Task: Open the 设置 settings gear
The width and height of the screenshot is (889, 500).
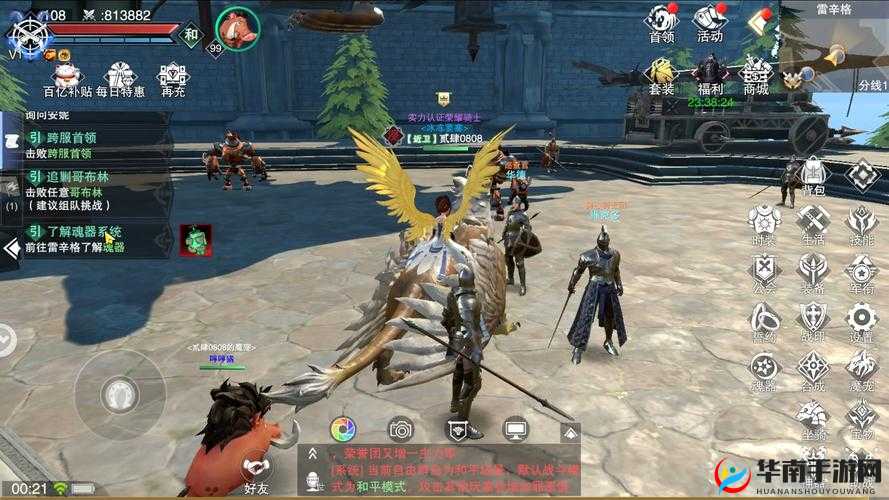Action: click(x=861, y=322)
